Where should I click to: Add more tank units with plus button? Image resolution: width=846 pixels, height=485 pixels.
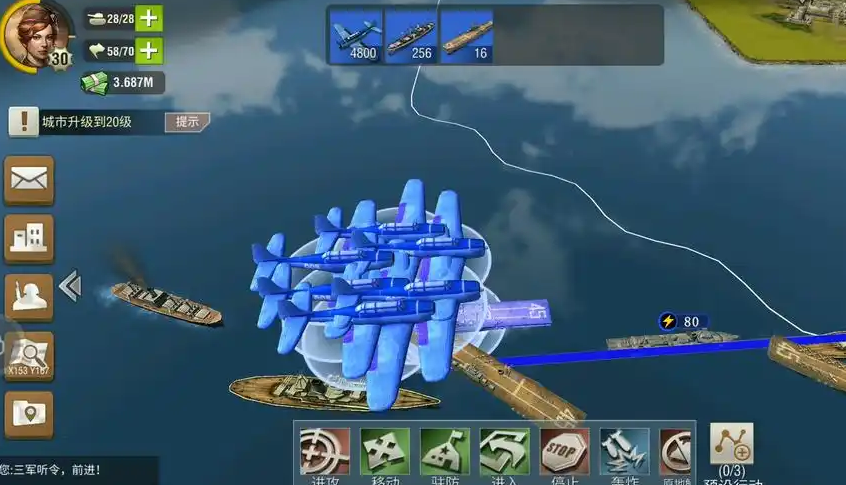(x=148, y=19)
